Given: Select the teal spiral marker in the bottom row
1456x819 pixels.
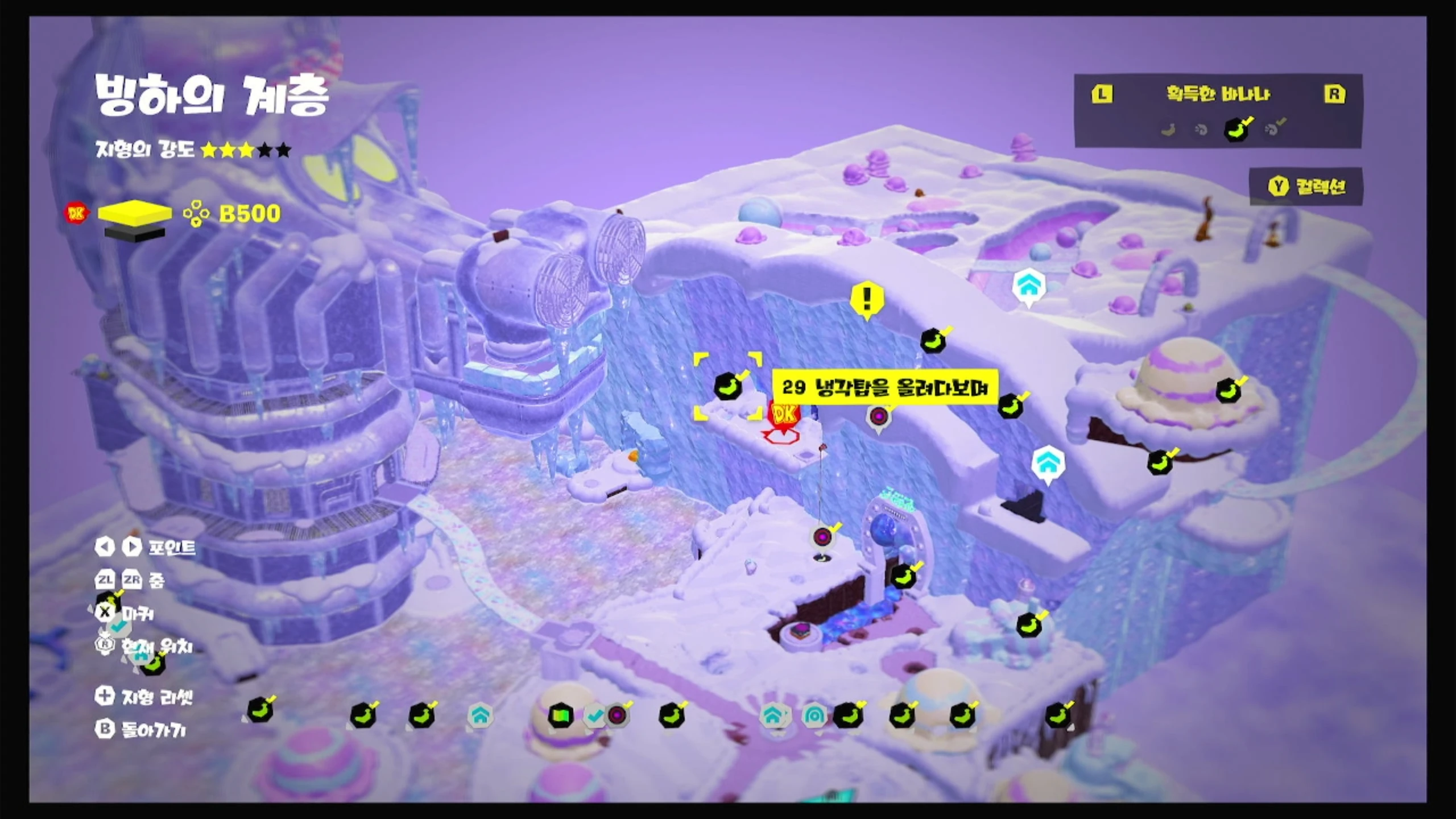Looking at the screenshot, I should (x=814, y=715).
